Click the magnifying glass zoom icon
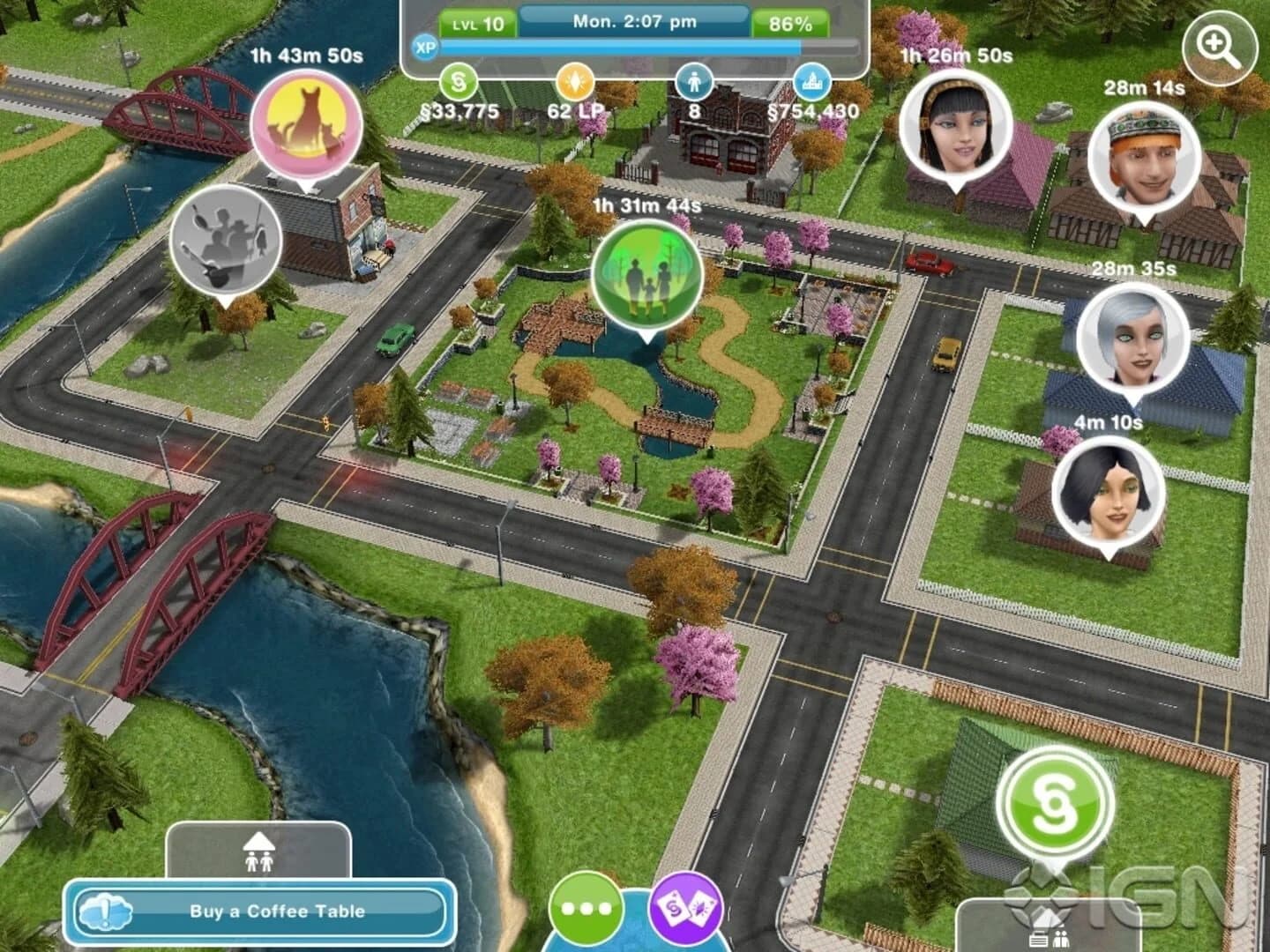The image size is (1270, 952). [x=1218, y=44]
